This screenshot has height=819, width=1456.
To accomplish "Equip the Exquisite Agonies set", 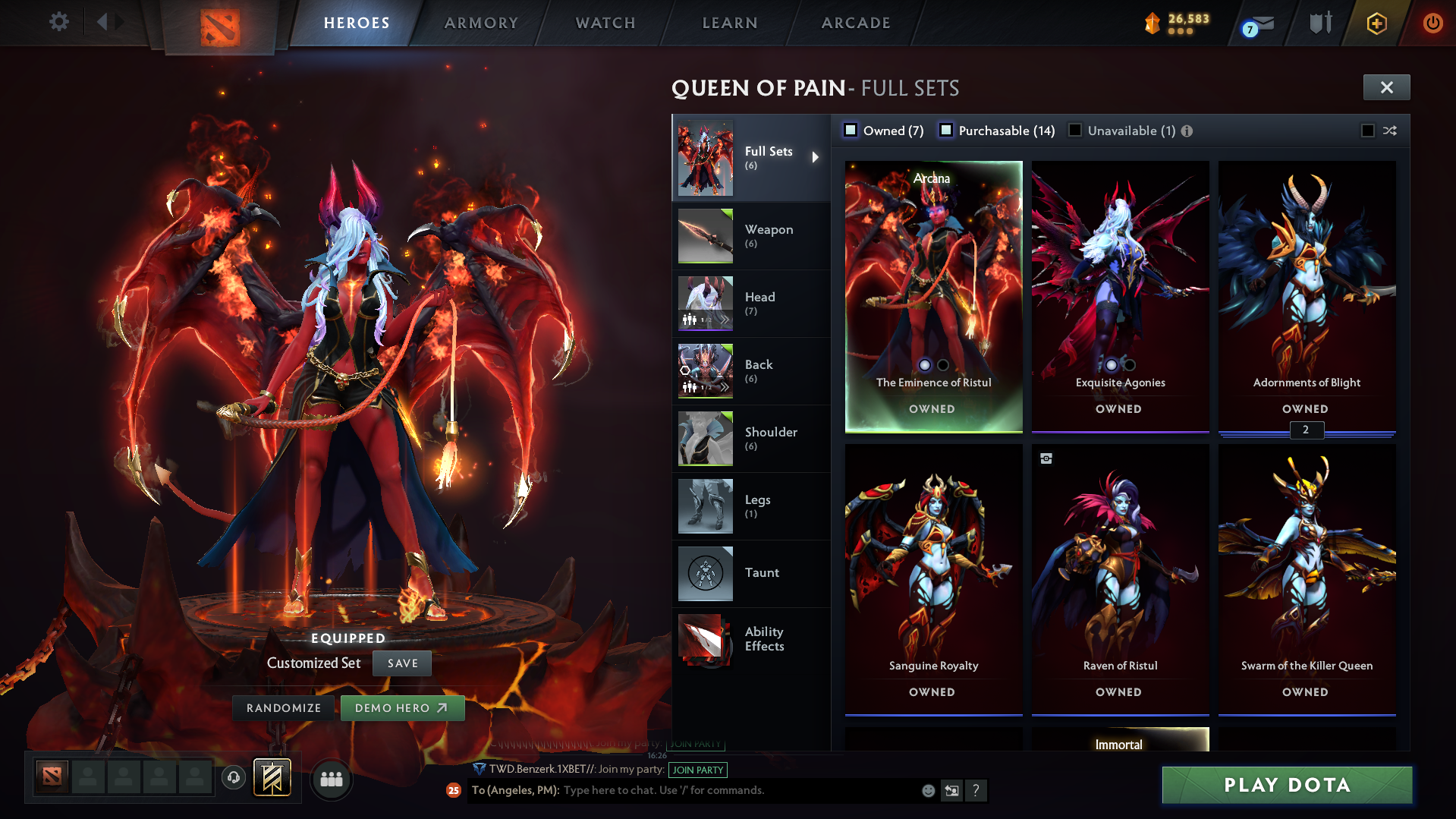I will (x=1120, y=296).
